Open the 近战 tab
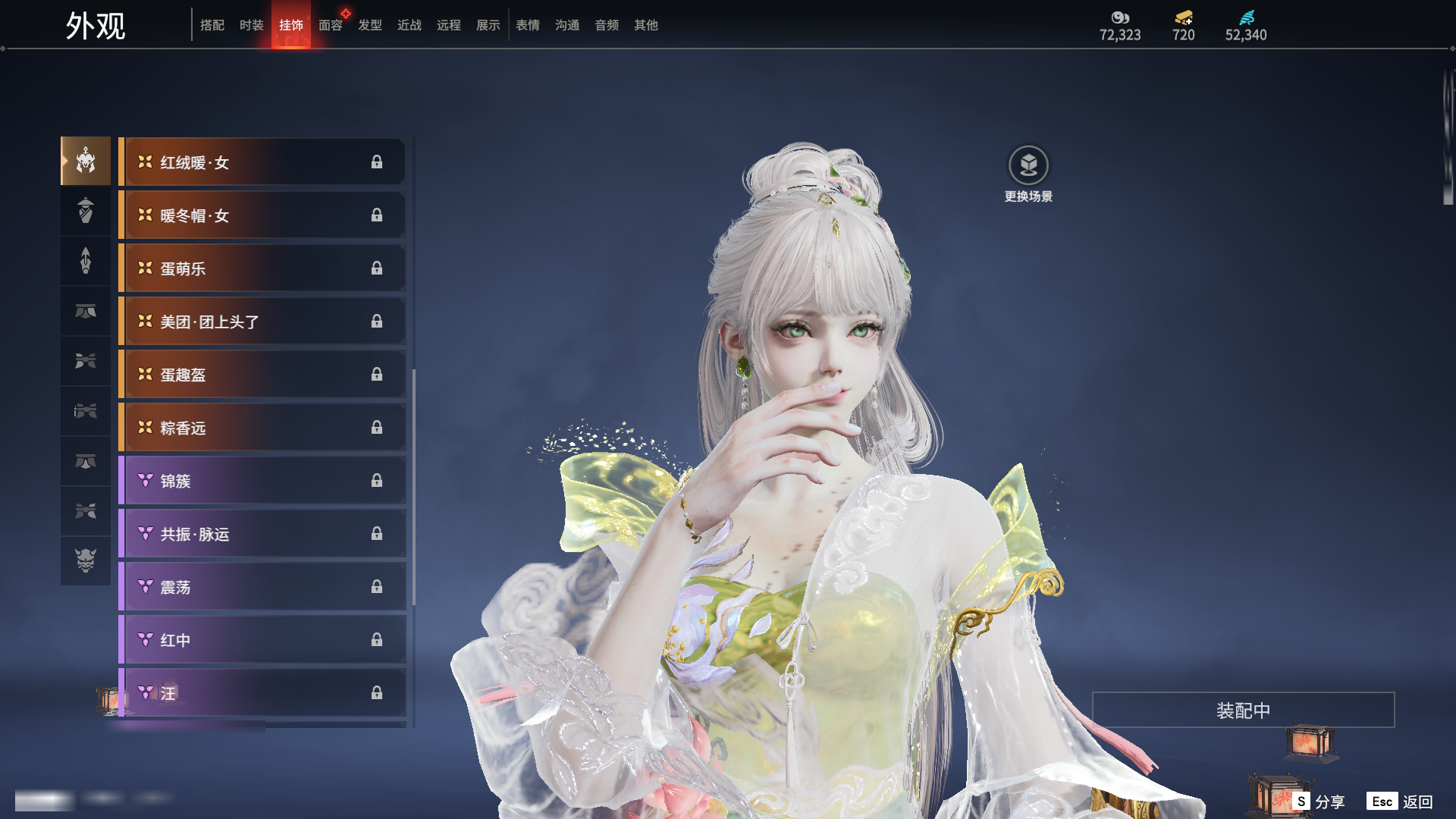 point(409,25)
